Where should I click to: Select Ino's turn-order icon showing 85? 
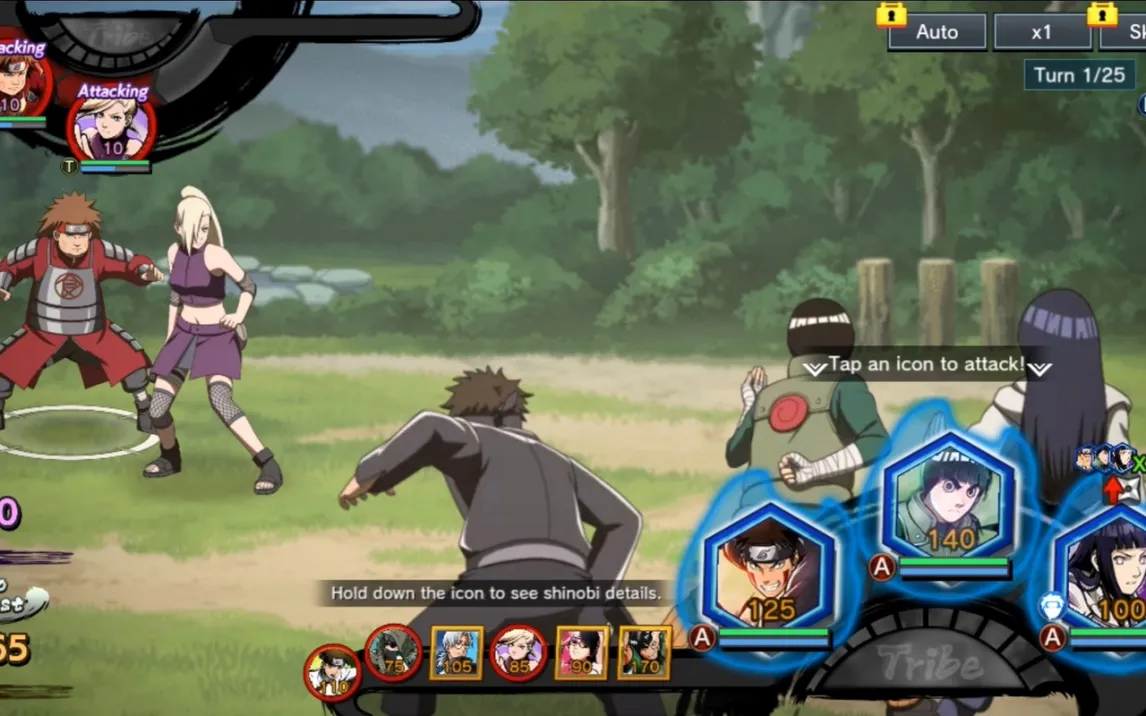[518, 653]
